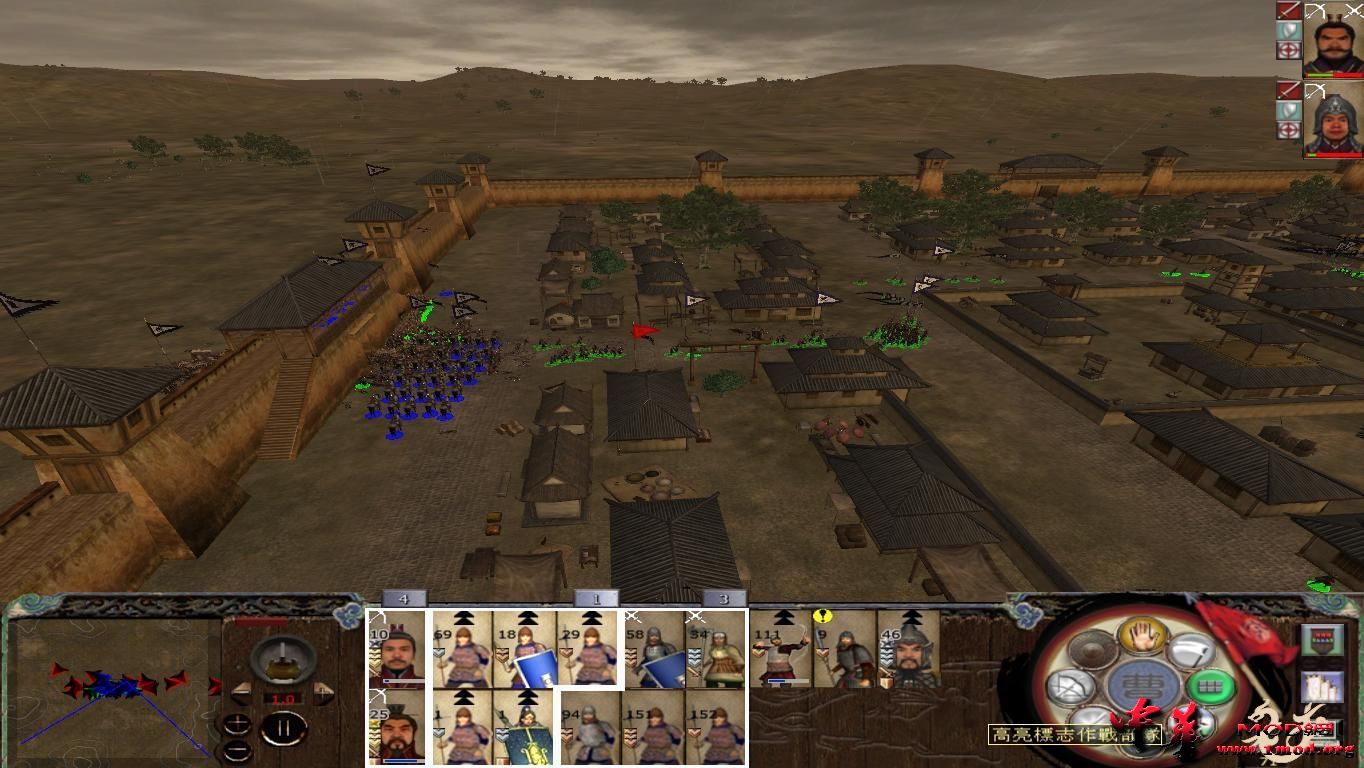Increase game speed with the right plus arrow
Image resolution: width=1364 pixels, height=768 pixels.
(x=323, y=691)
